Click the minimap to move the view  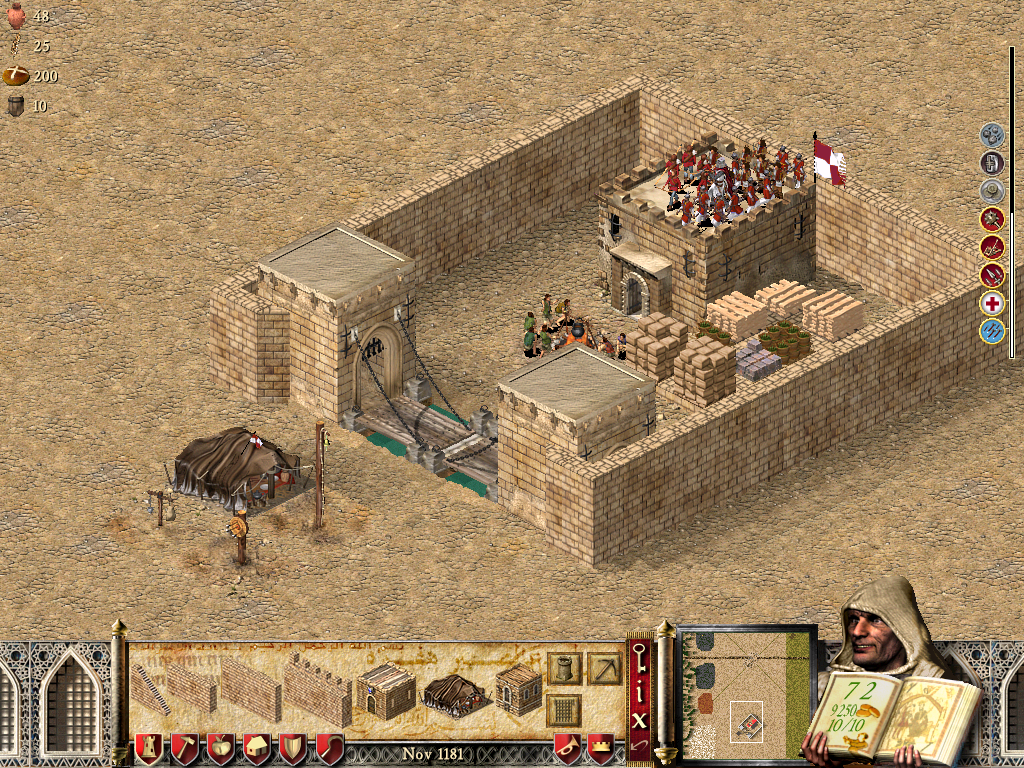point(747,692)
